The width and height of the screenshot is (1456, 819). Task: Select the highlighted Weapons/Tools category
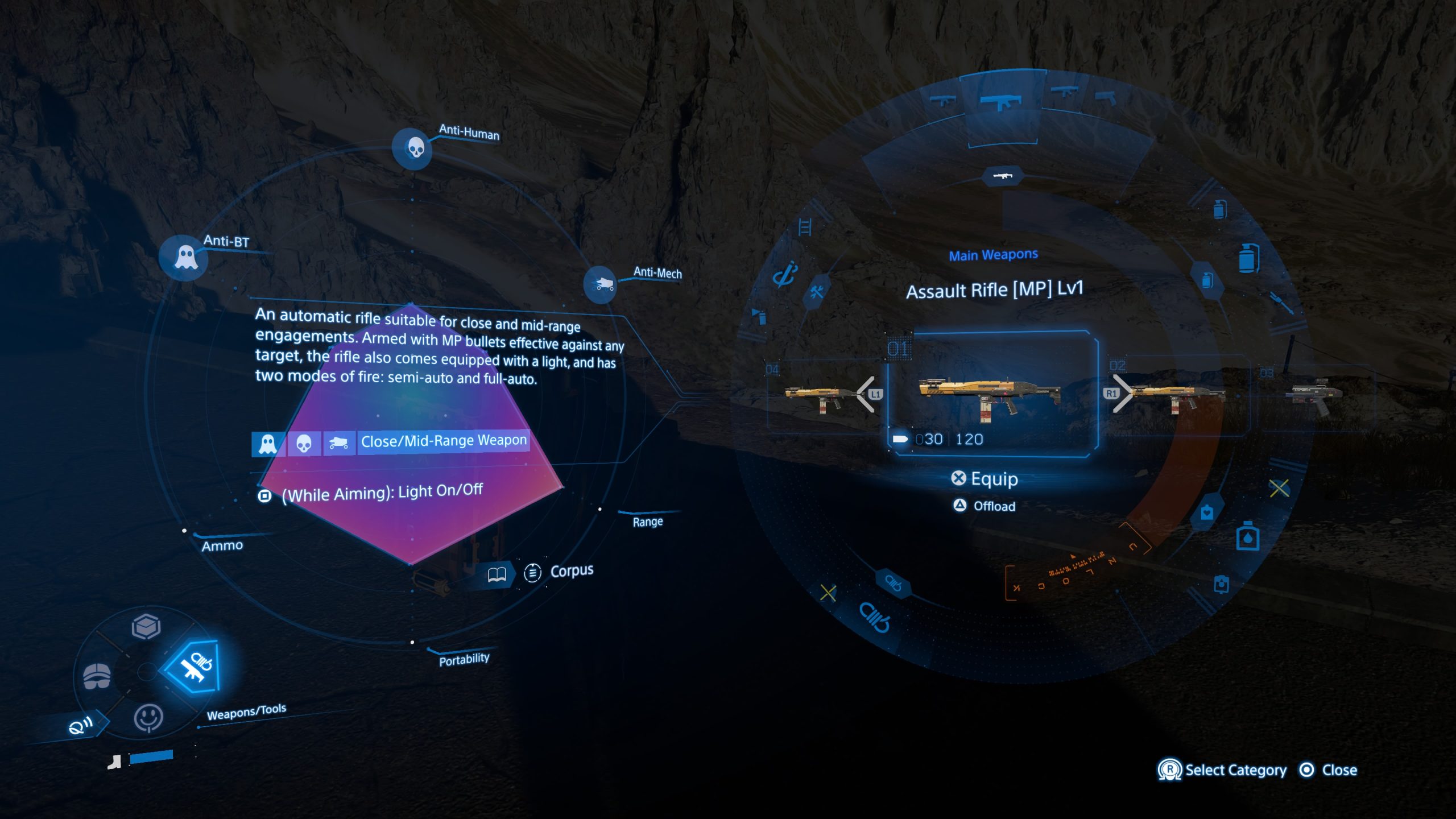[x=193, y=667]
